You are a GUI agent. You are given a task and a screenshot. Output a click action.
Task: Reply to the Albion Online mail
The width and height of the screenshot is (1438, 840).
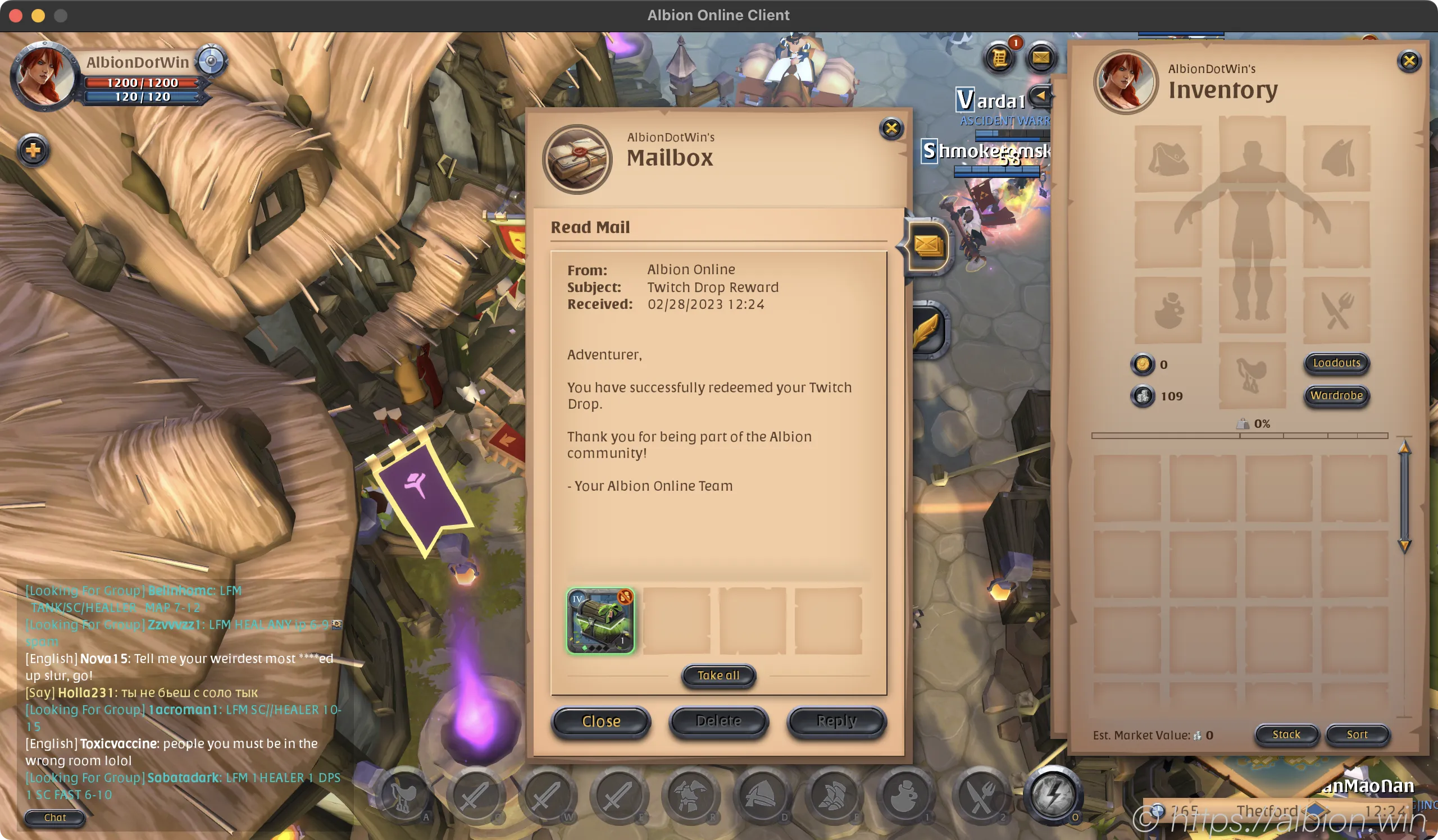pyautogui.click(x=836, y=722)
